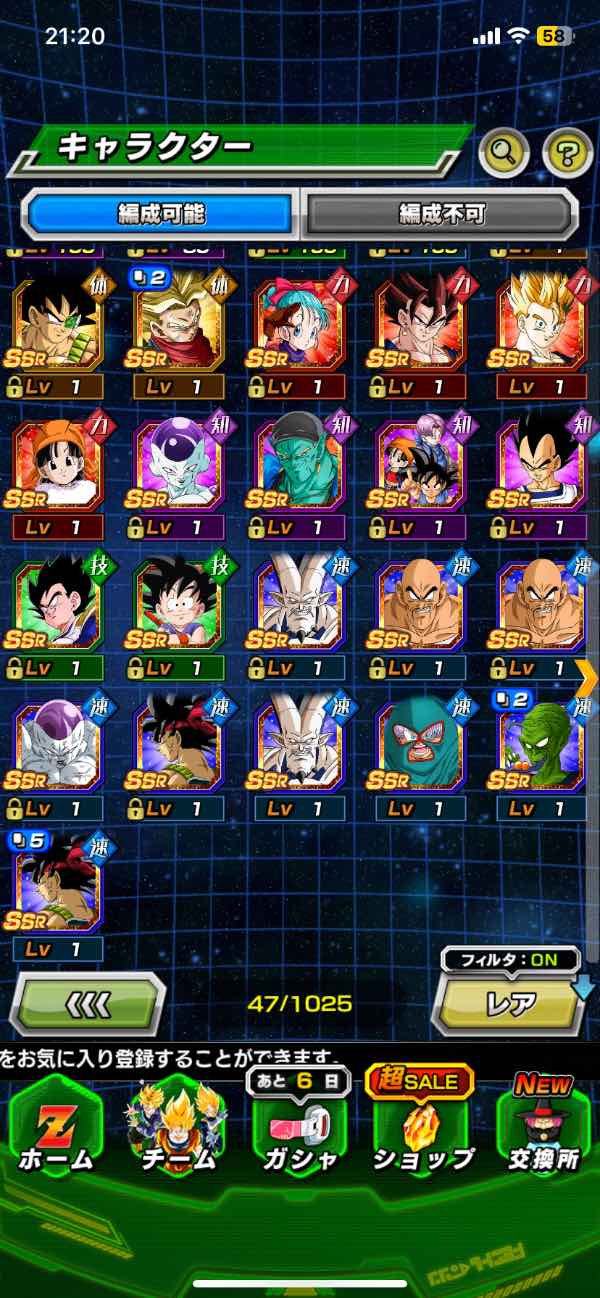Switch to the 編成不可 tab

pos(441,213)
